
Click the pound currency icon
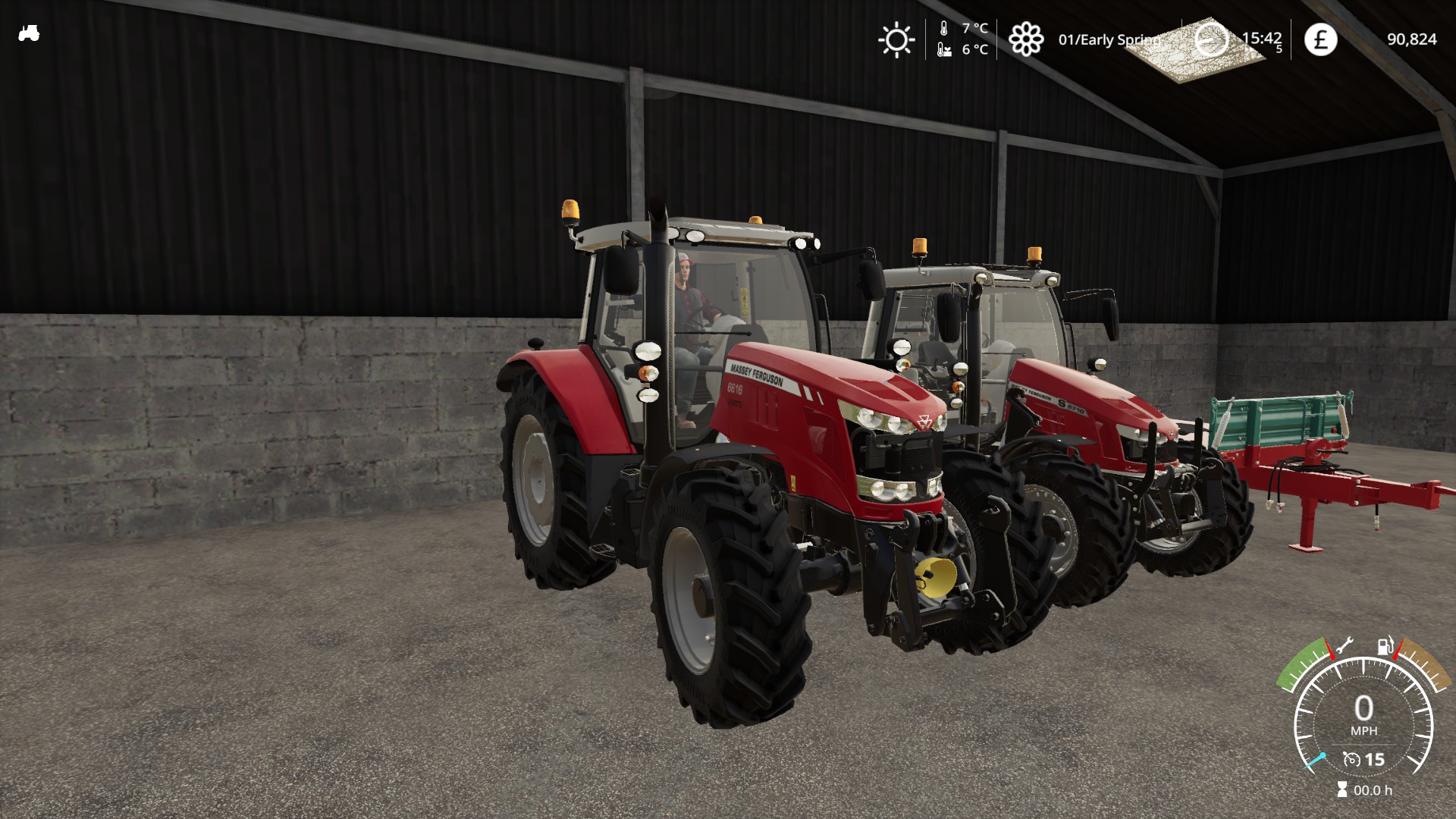(1320, 39)
